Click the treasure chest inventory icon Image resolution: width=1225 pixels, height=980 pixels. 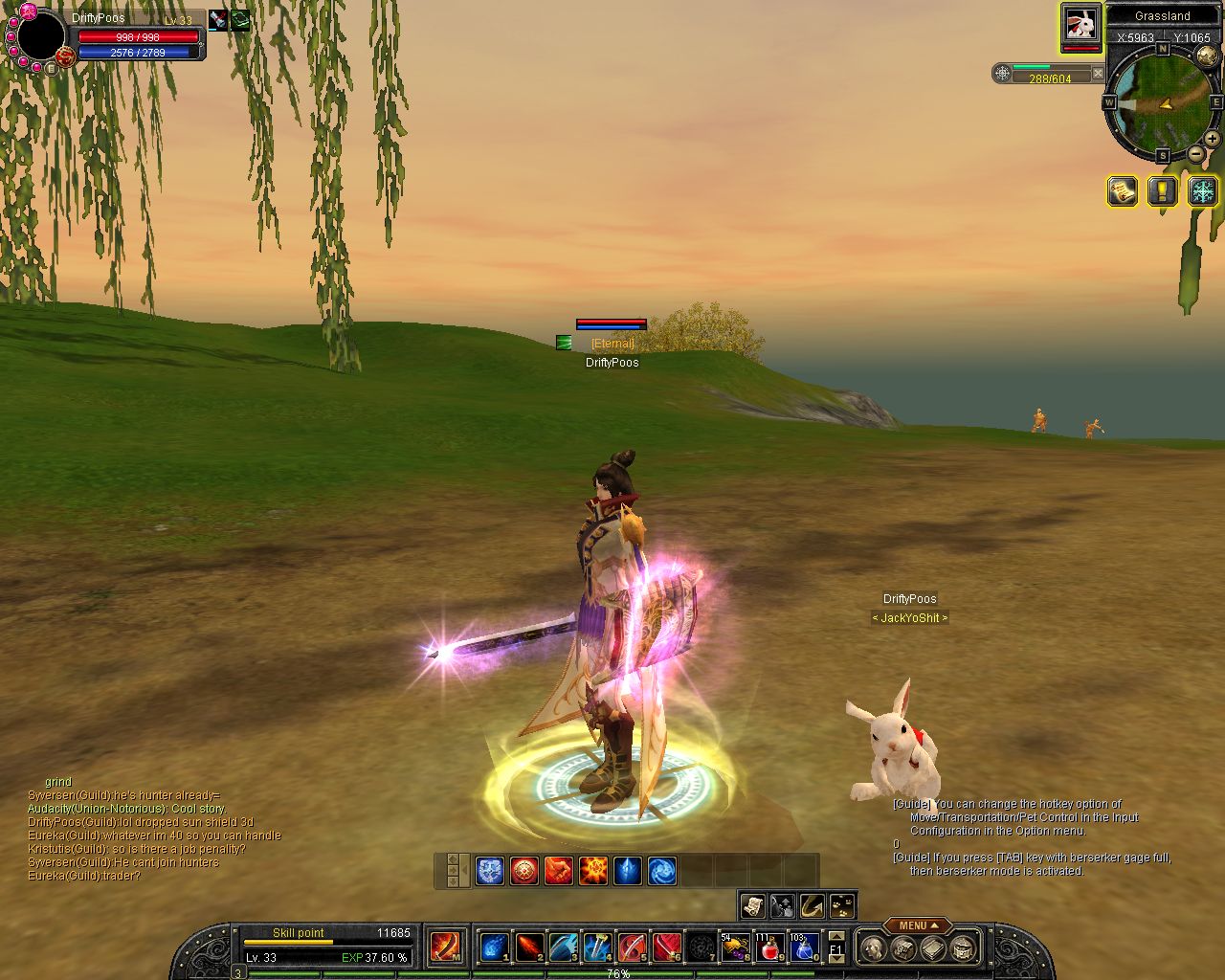tap(964, 948)
